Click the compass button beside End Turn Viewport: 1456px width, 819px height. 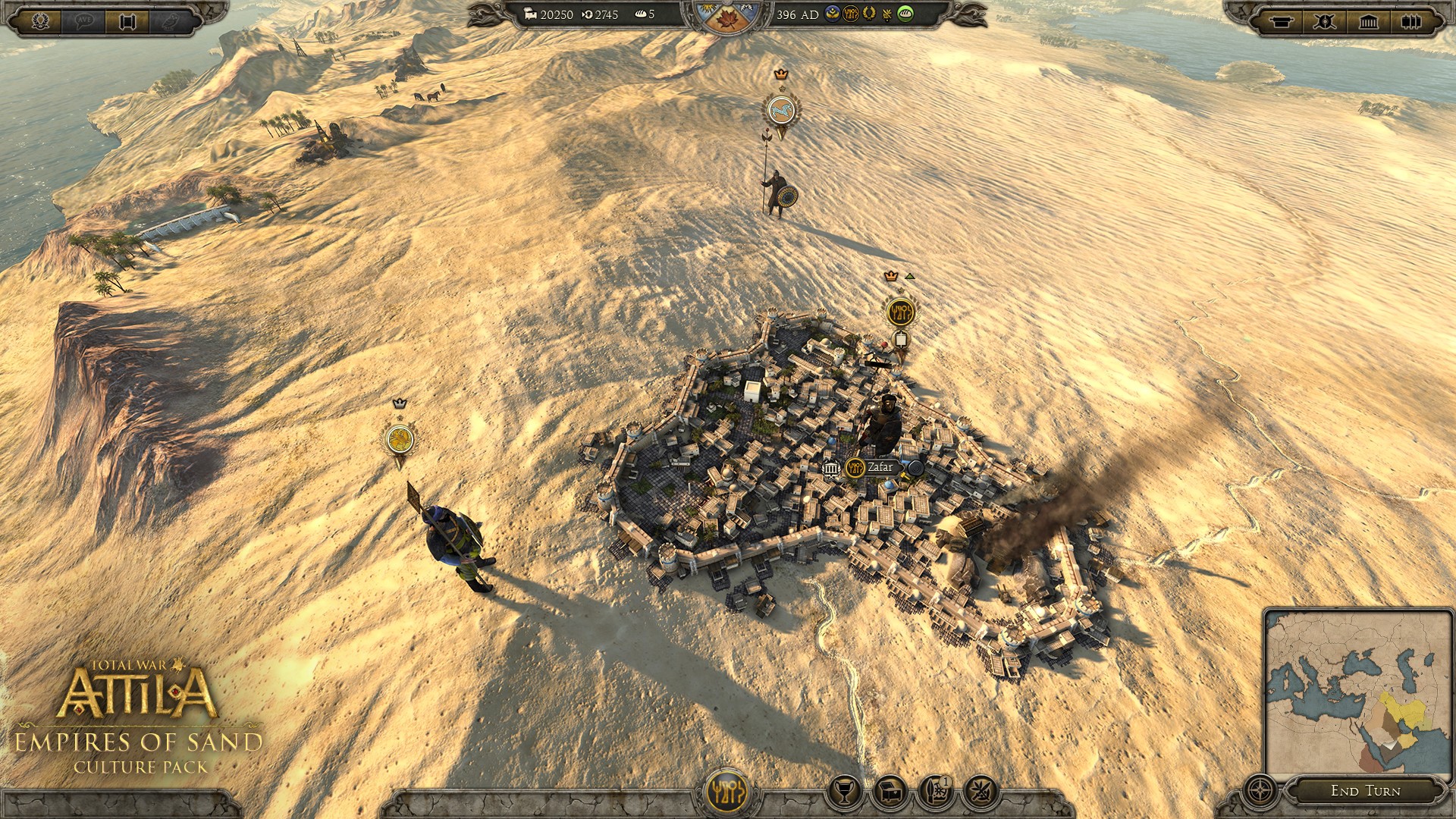[x=1260, y=791]
